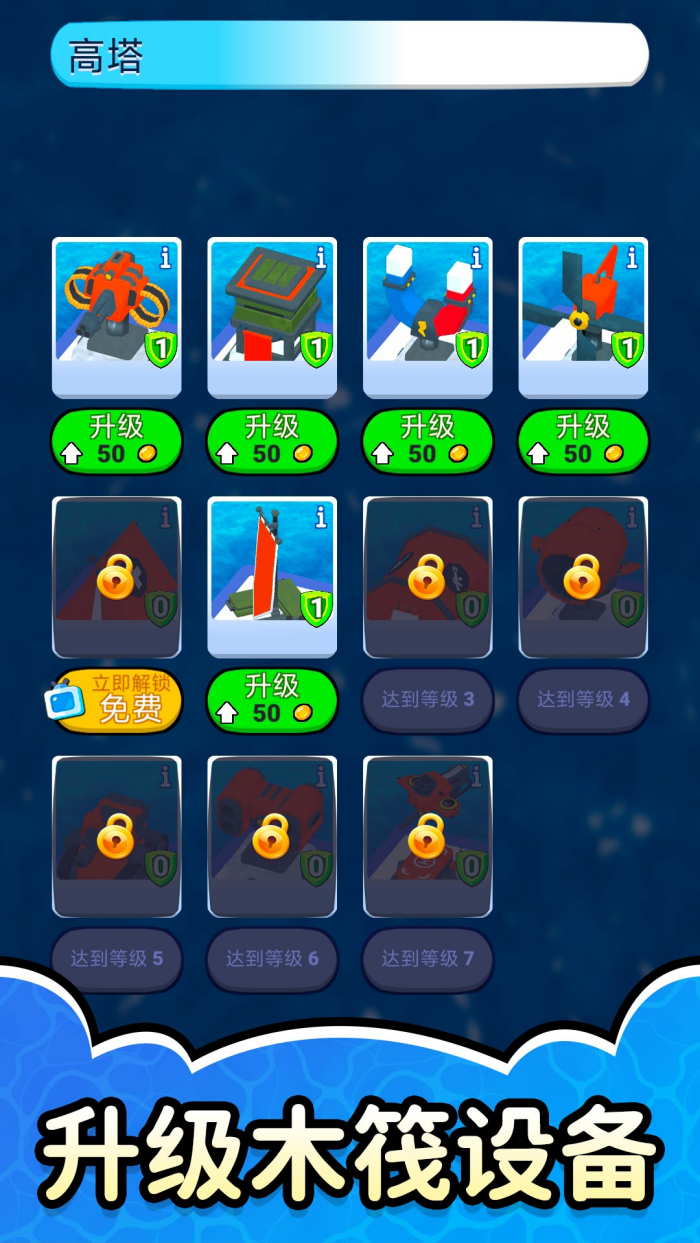The image size is (700, 1243).
Task: Tap the free instant unlock button
Action: (117, 700)
